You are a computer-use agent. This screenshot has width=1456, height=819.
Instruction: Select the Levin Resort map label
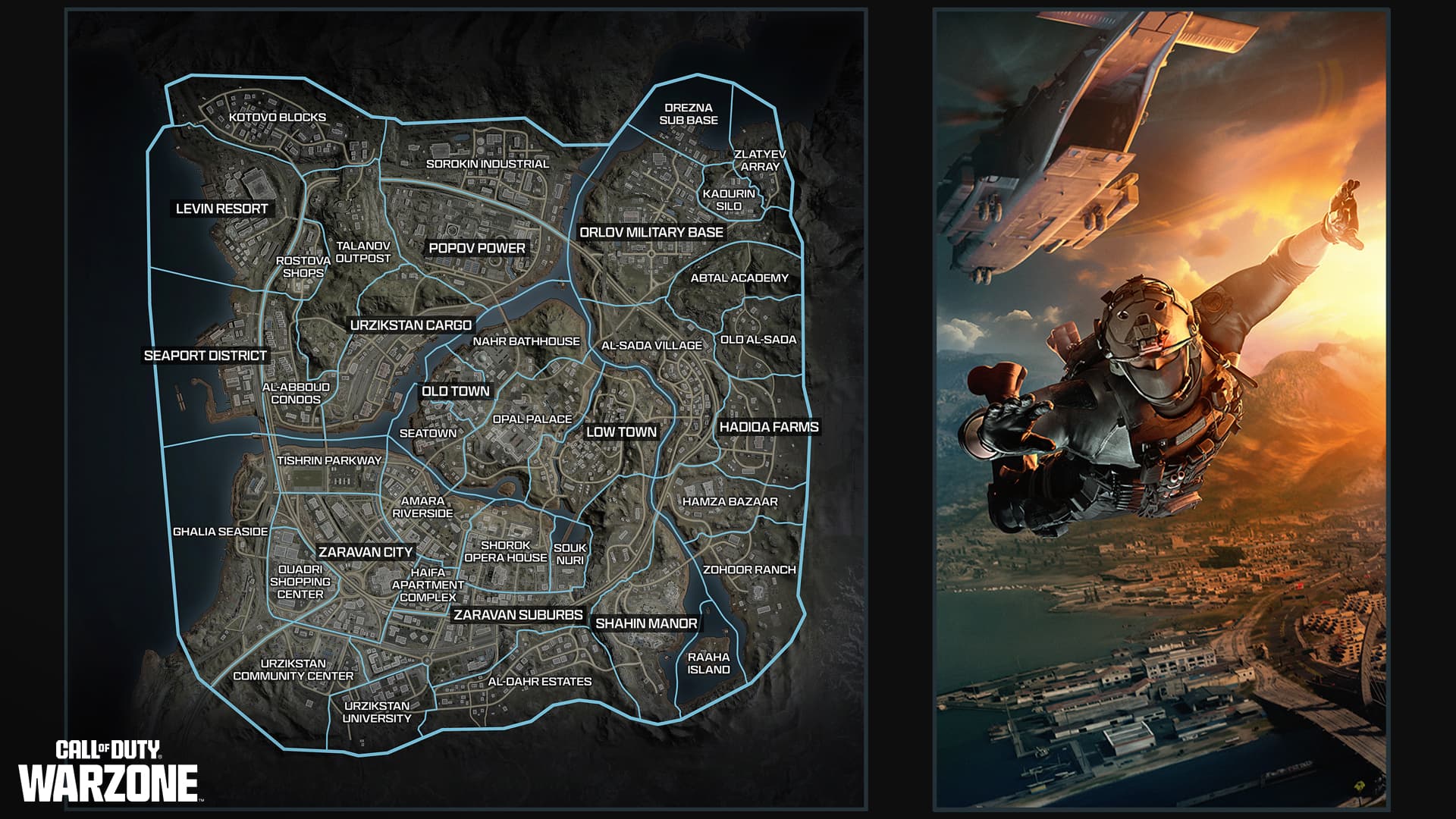pos(222,209)
